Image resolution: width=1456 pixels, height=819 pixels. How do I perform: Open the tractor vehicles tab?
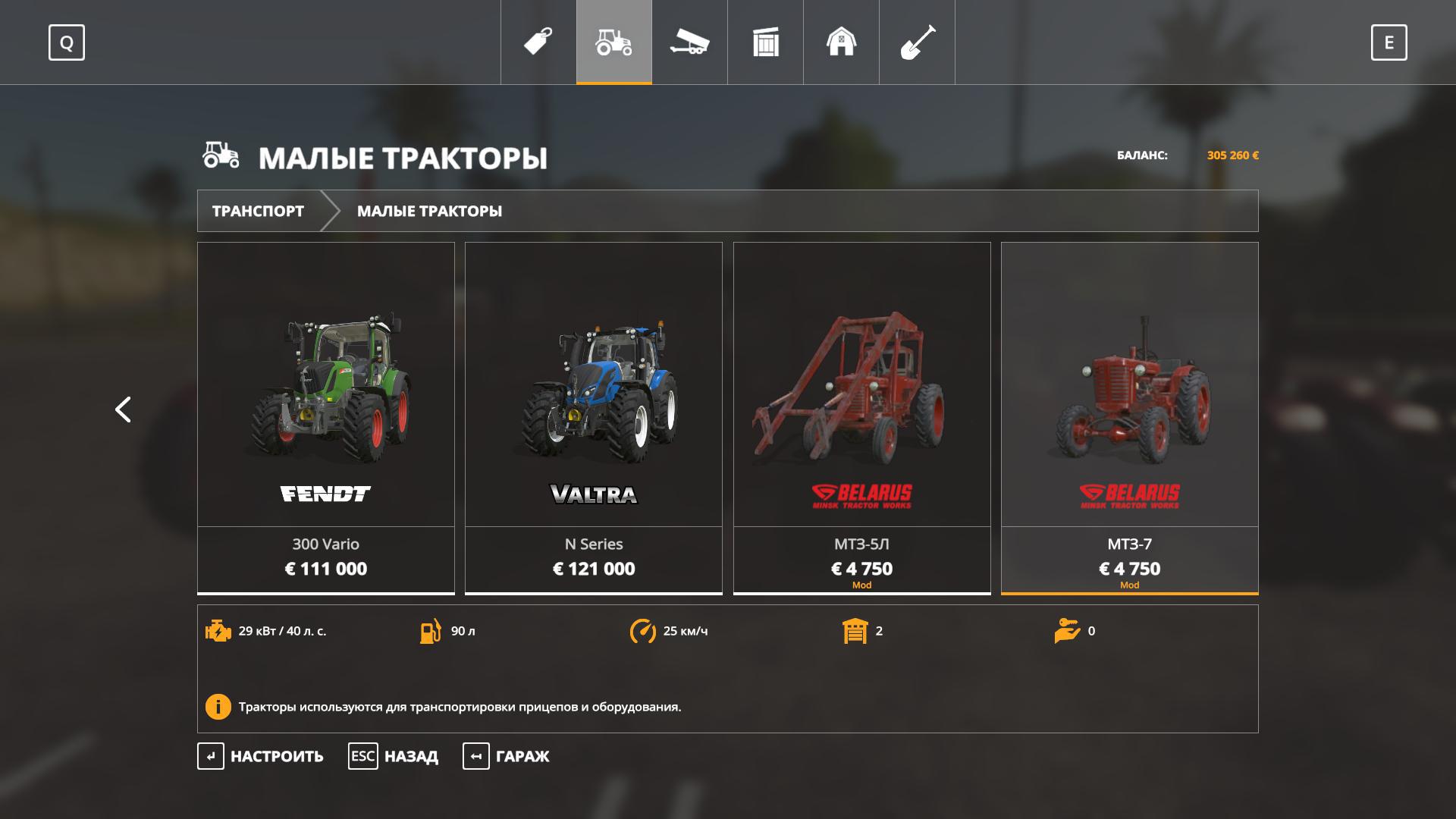614,42
